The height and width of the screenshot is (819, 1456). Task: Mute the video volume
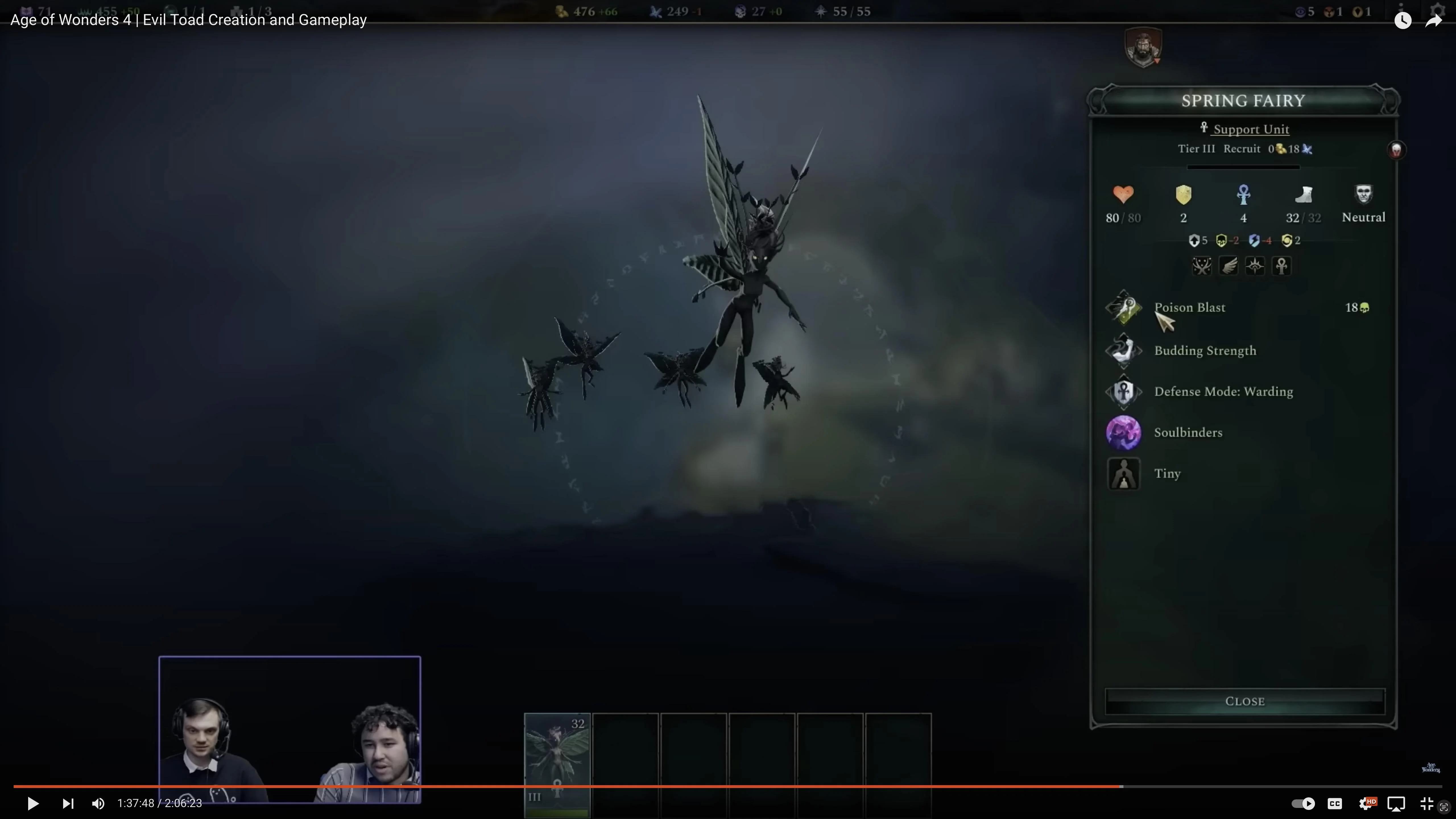98,803
